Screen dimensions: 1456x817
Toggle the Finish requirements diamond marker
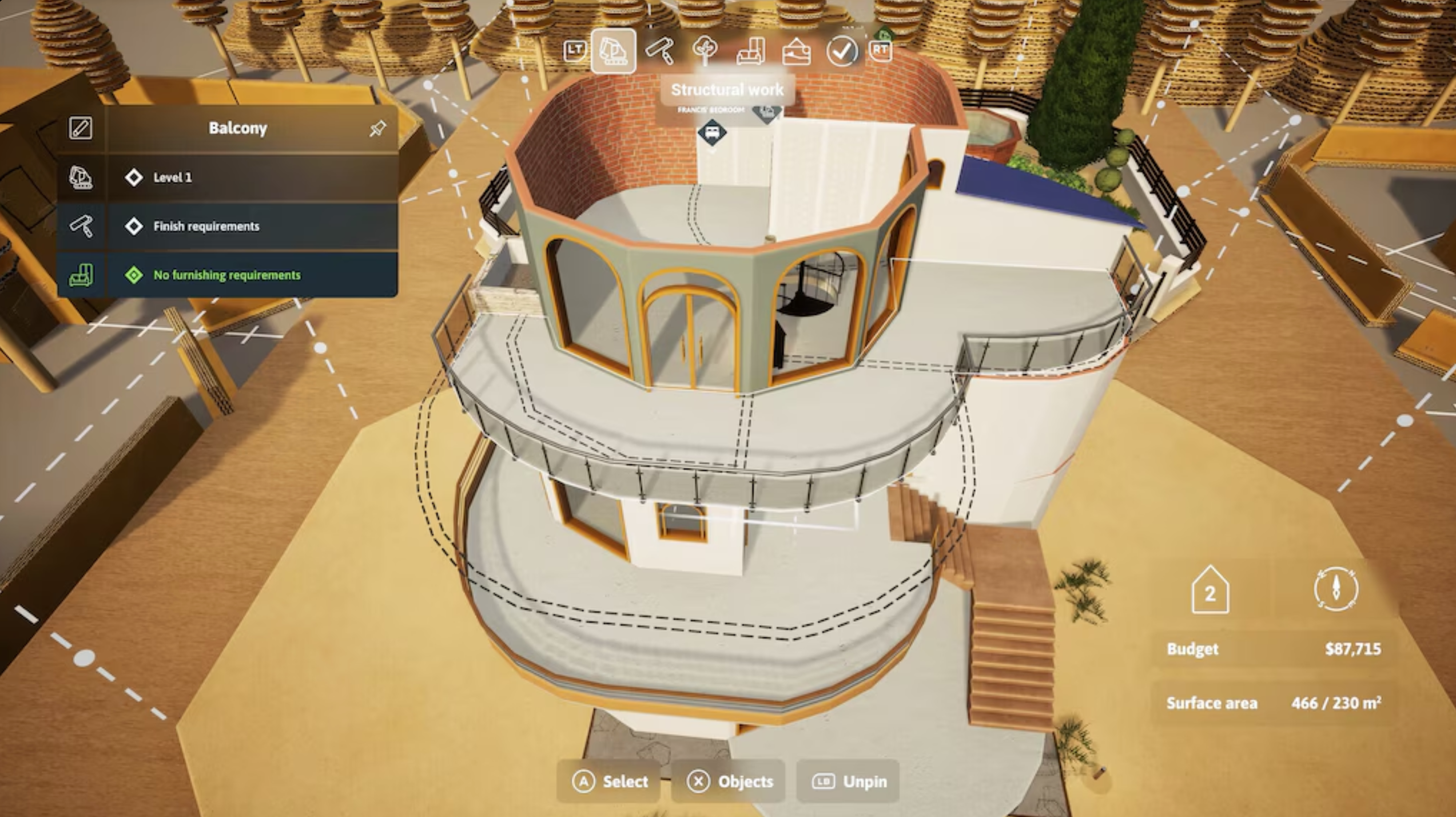pyautogui.click(x=134, y=227)
